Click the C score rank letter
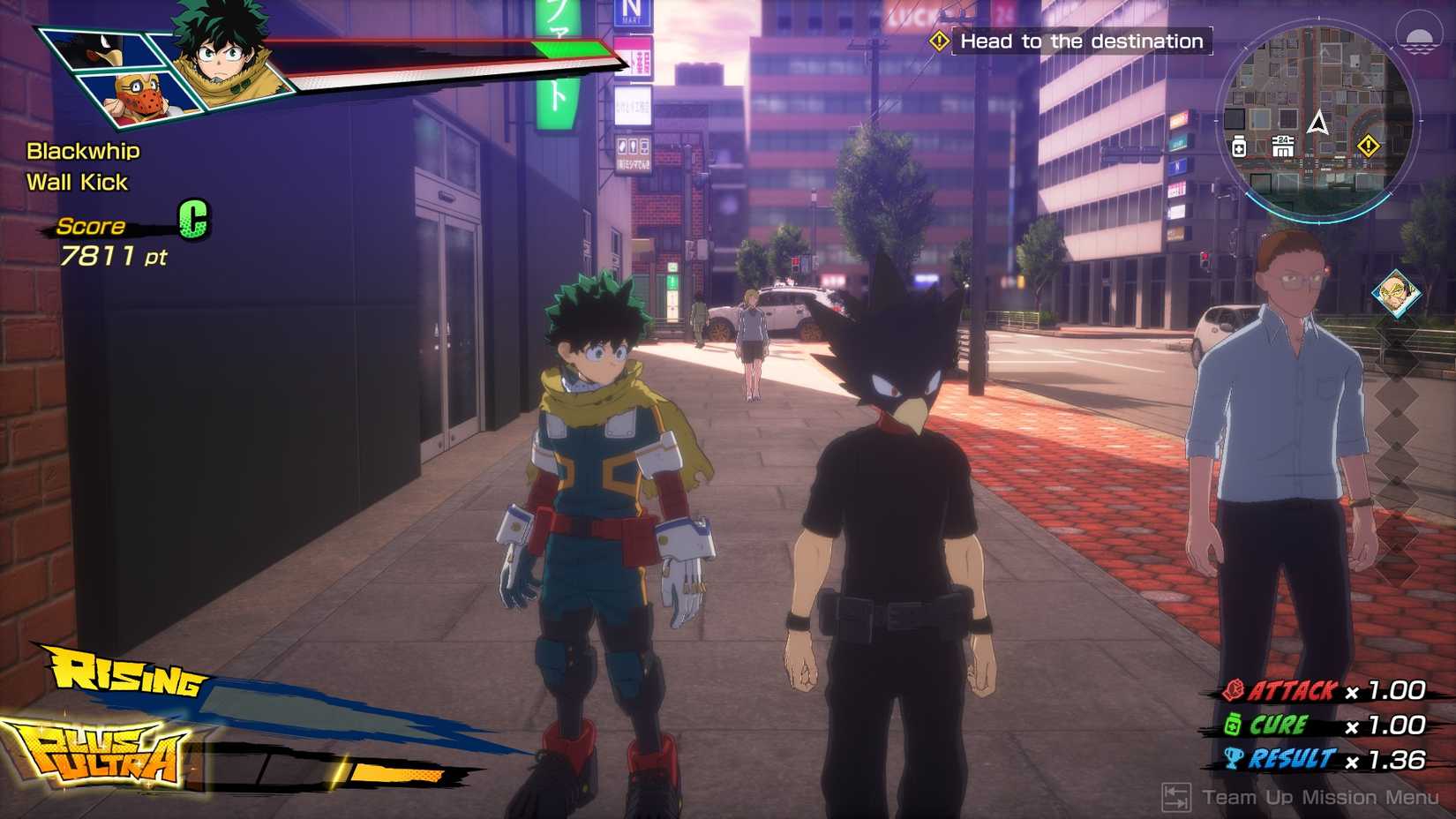 (x=196, y=220)
